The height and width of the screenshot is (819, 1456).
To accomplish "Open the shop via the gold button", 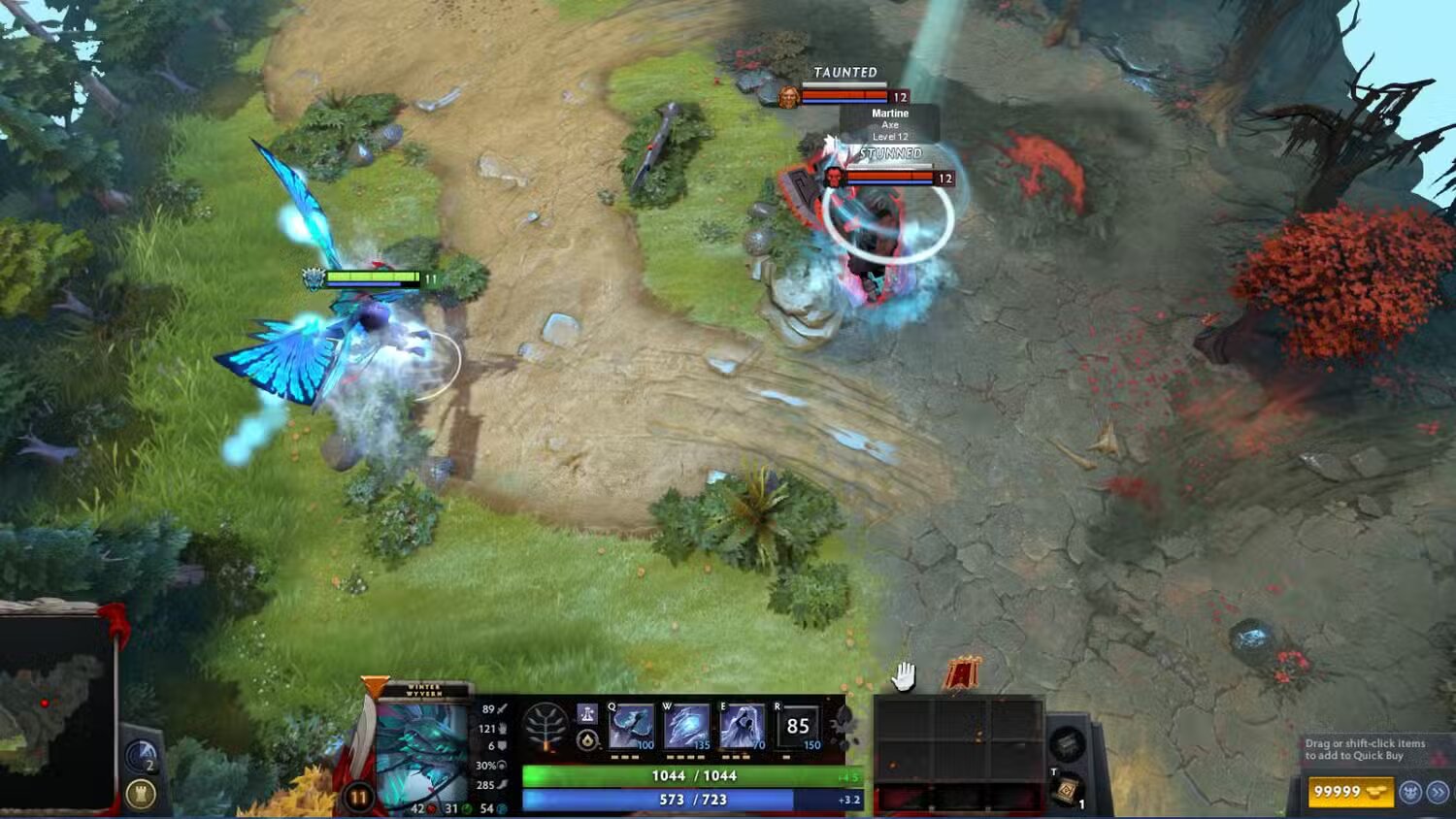I will tap(1349, 792).
